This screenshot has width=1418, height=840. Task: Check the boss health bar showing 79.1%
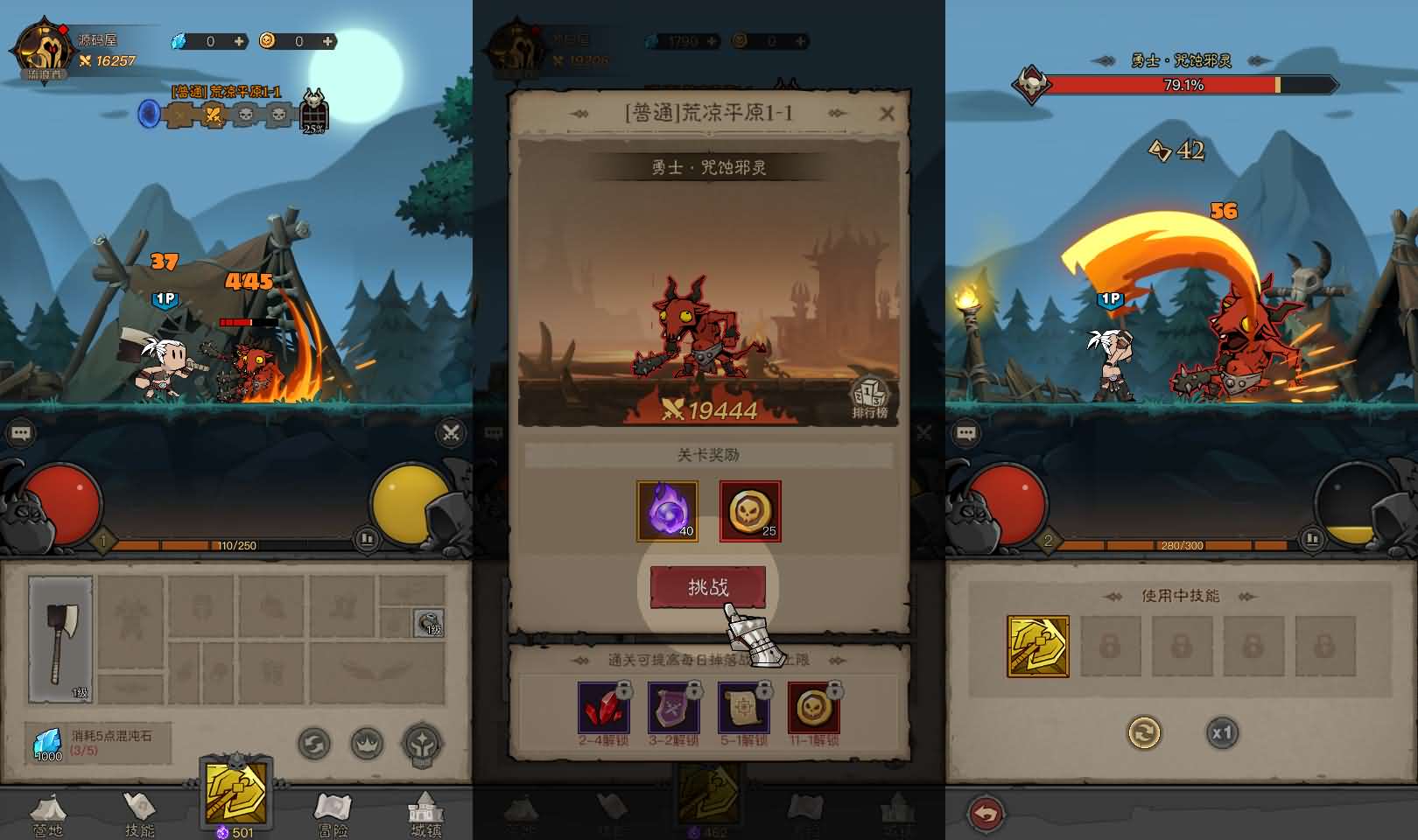[x=1183, y=85]
